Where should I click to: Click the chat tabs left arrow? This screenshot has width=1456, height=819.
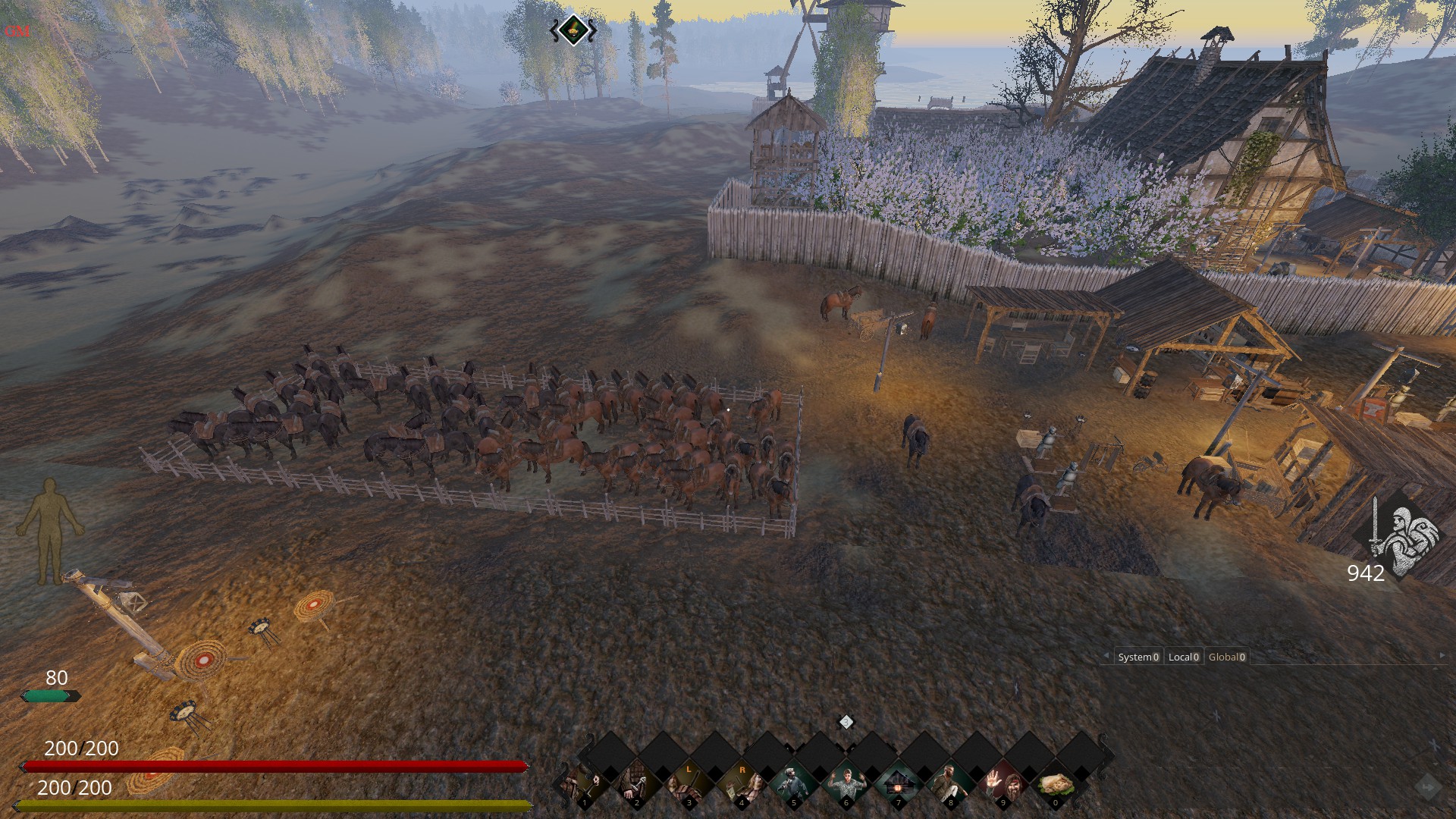[x=1106, y=656]
